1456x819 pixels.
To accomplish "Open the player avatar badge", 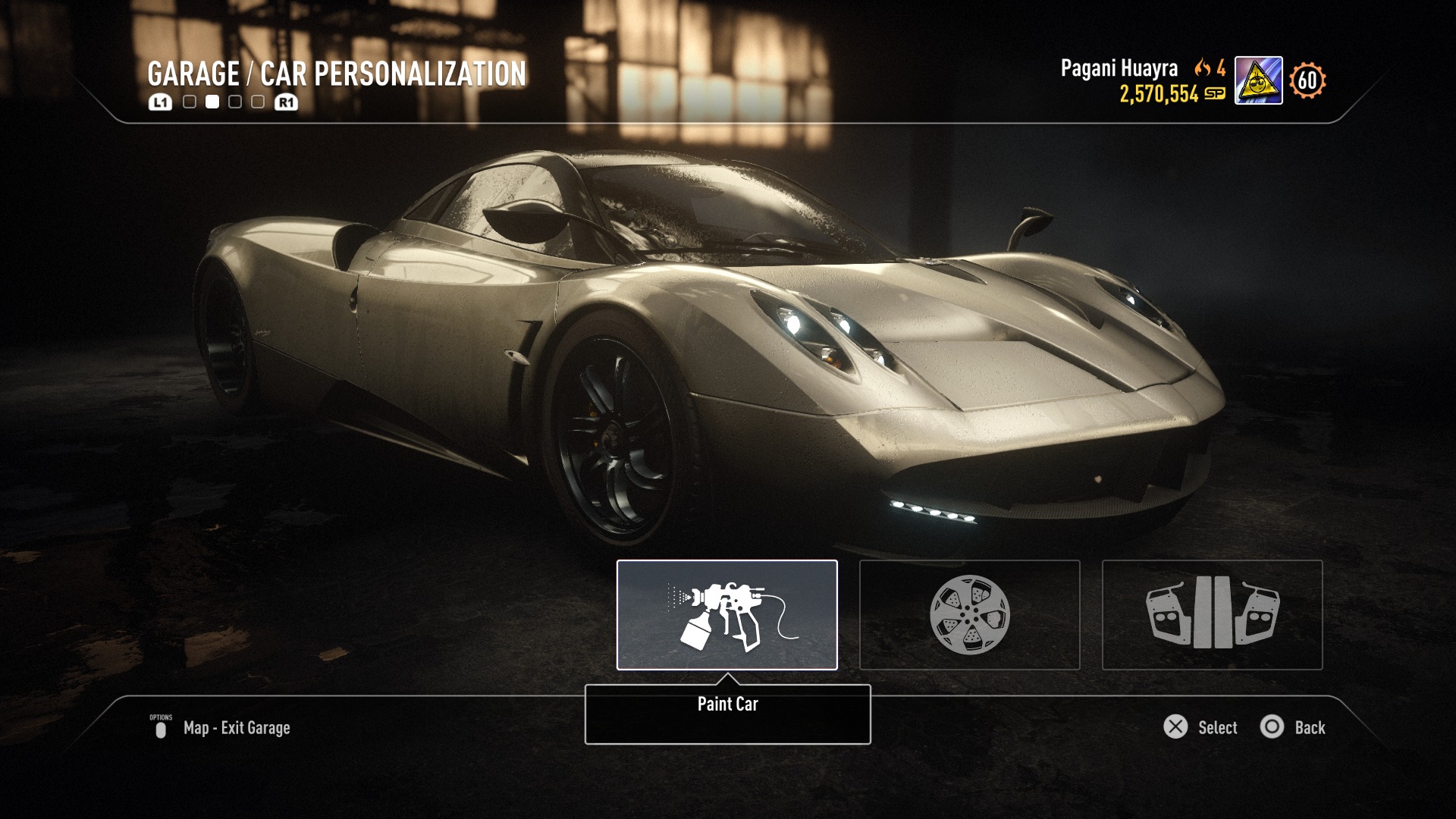I will pyautogui.click(x=1258, y=80).
